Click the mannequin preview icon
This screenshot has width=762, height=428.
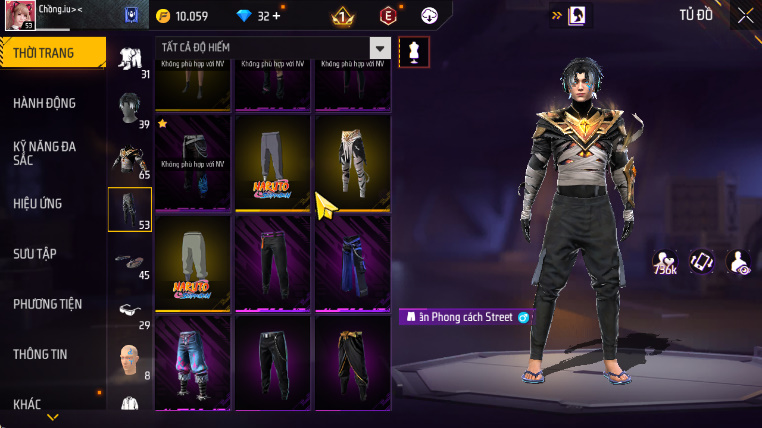pos(414,52)
